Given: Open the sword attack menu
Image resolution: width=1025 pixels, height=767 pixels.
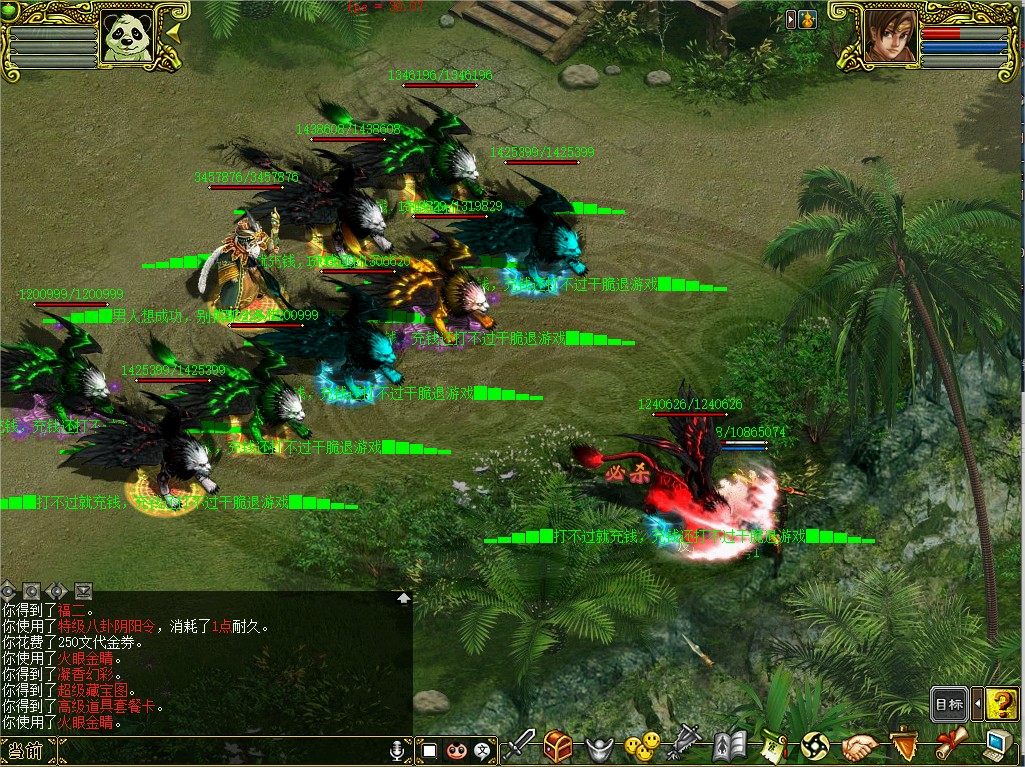Looking at the screenshot, I should coord(520,745).
